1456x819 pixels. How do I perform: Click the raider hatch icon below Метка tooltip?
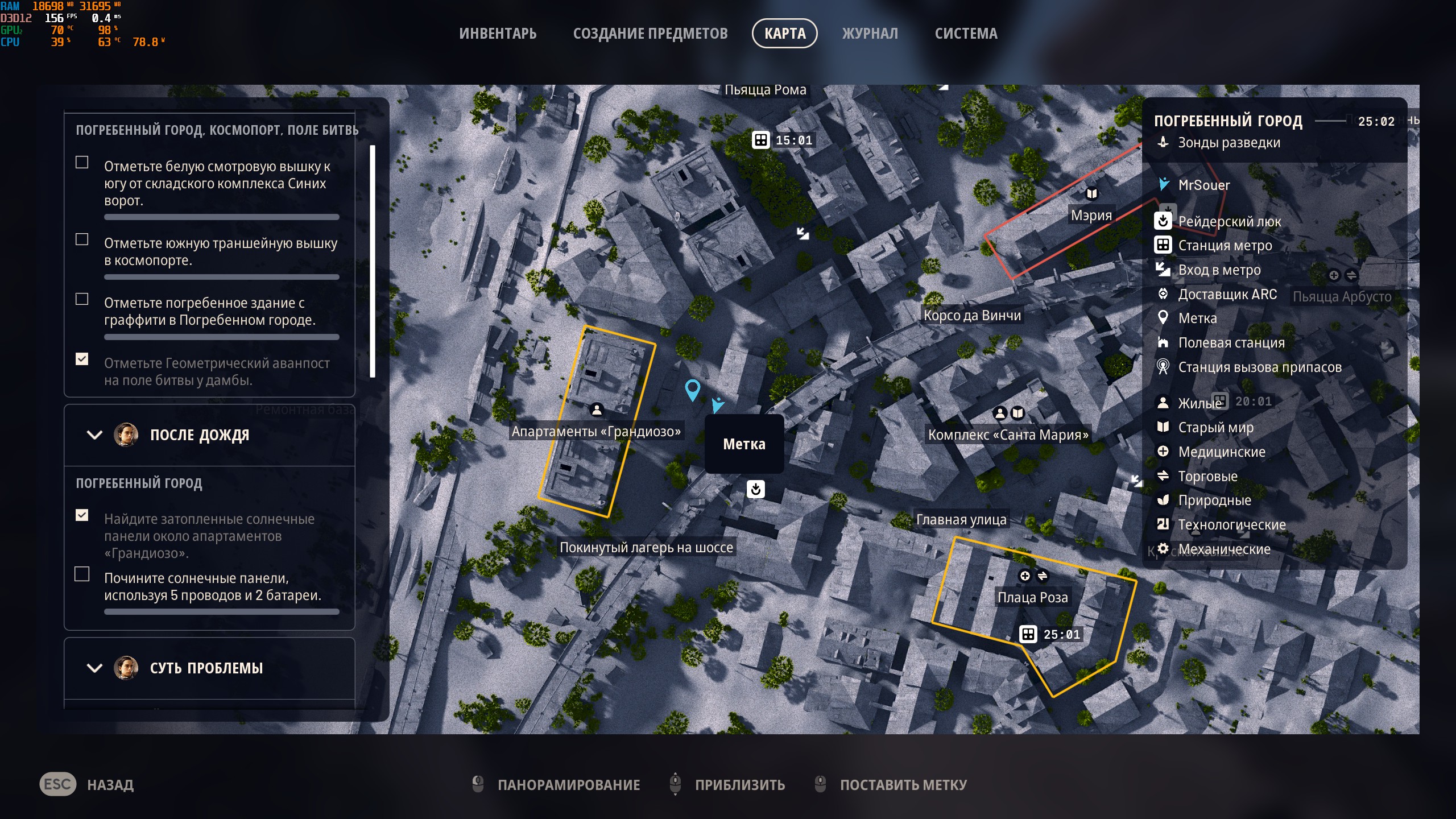click(755, 489)
